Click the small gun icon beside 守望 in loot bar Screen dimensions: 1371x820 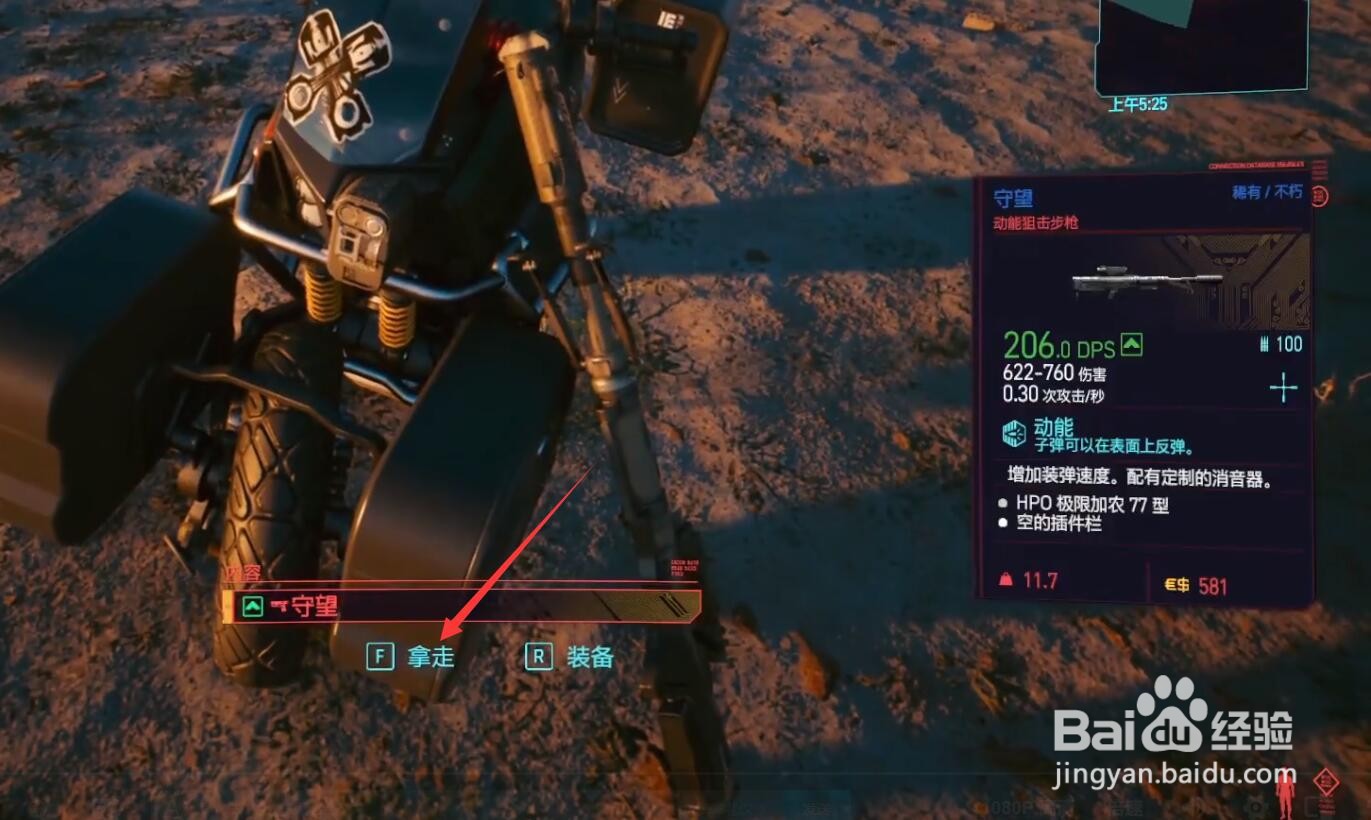point(278,604)
